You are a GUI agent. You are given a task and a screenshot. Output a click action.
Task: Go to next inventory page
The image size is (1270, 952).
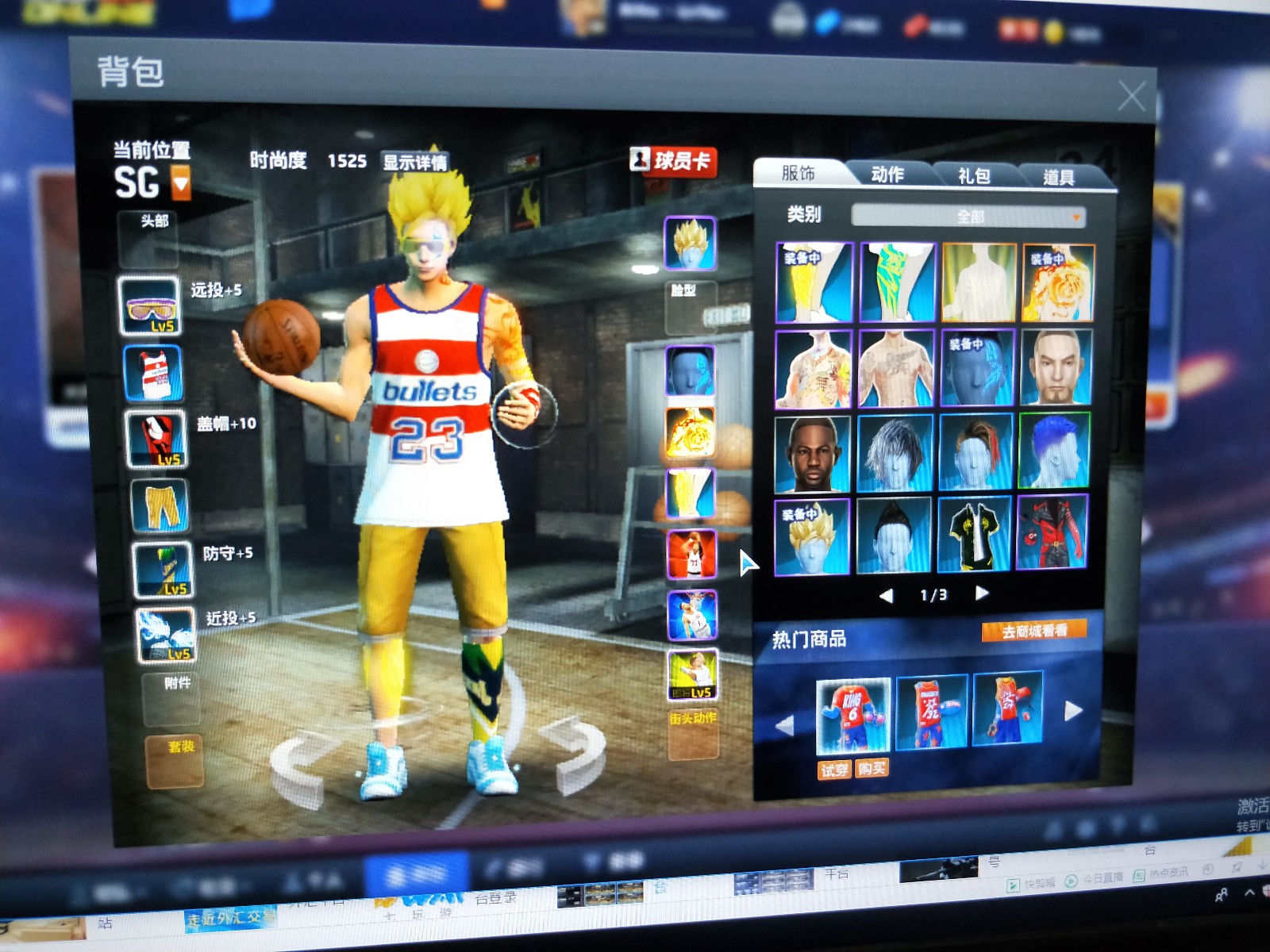point(982,593)
